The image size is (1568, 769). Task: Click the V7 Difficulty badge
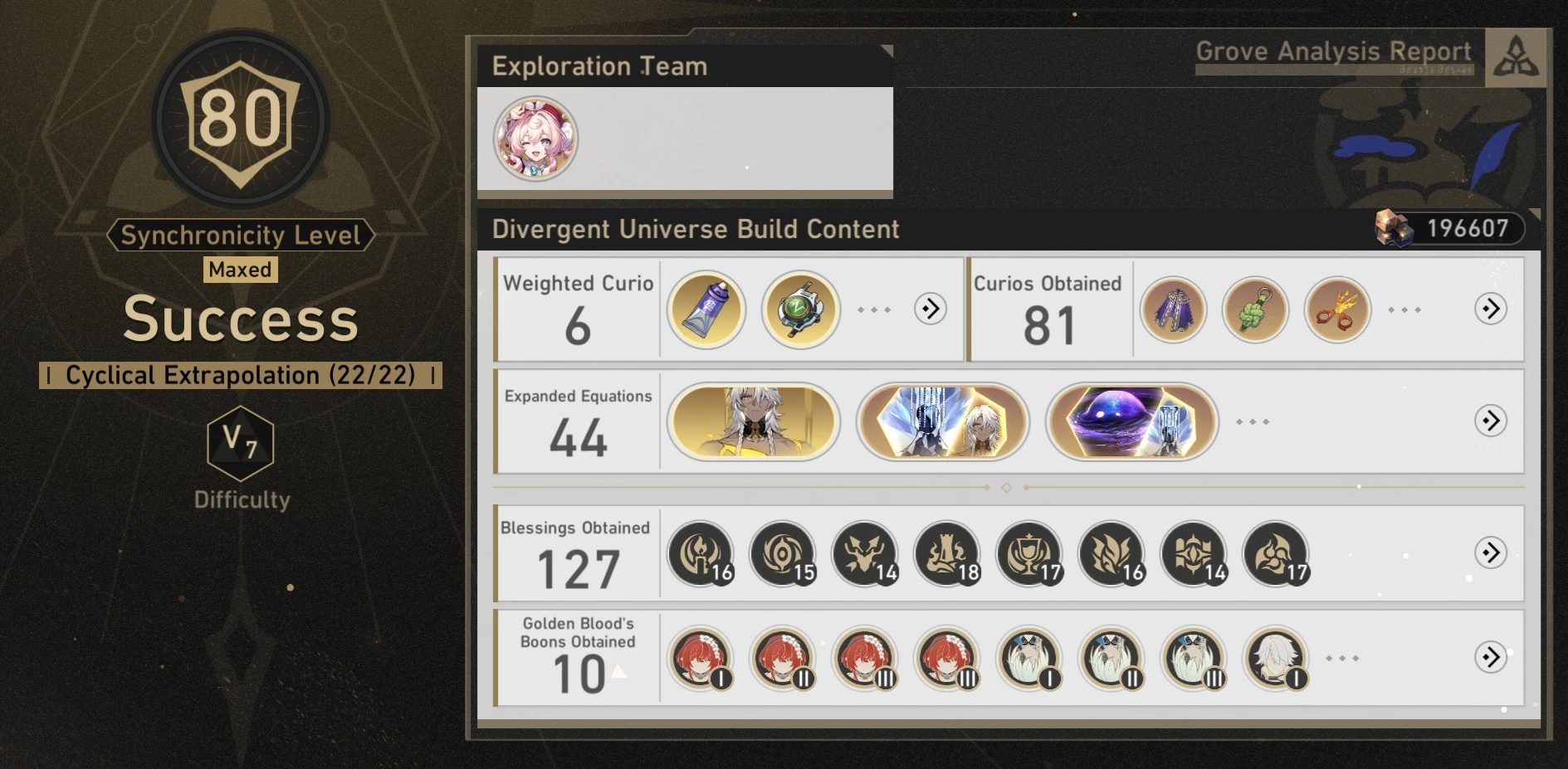[x=240, y=445]
